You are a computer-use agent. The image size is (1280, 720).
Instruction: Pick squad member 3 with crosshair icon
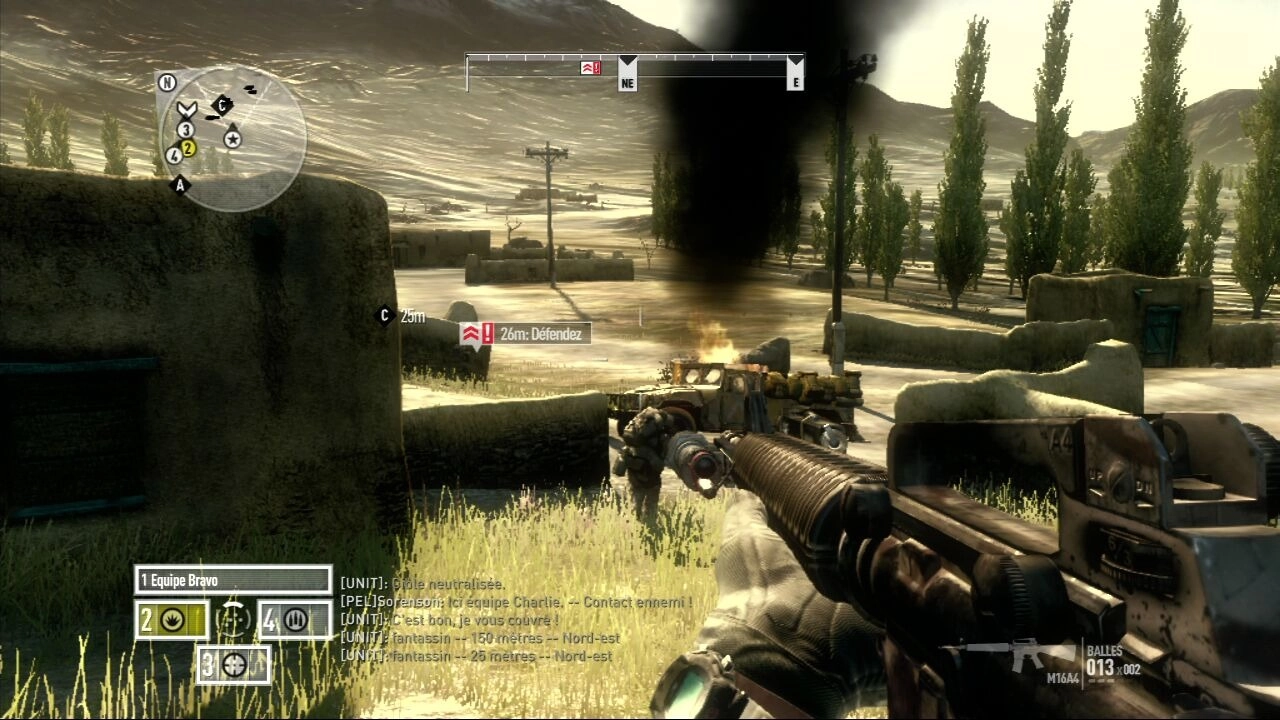234,664
